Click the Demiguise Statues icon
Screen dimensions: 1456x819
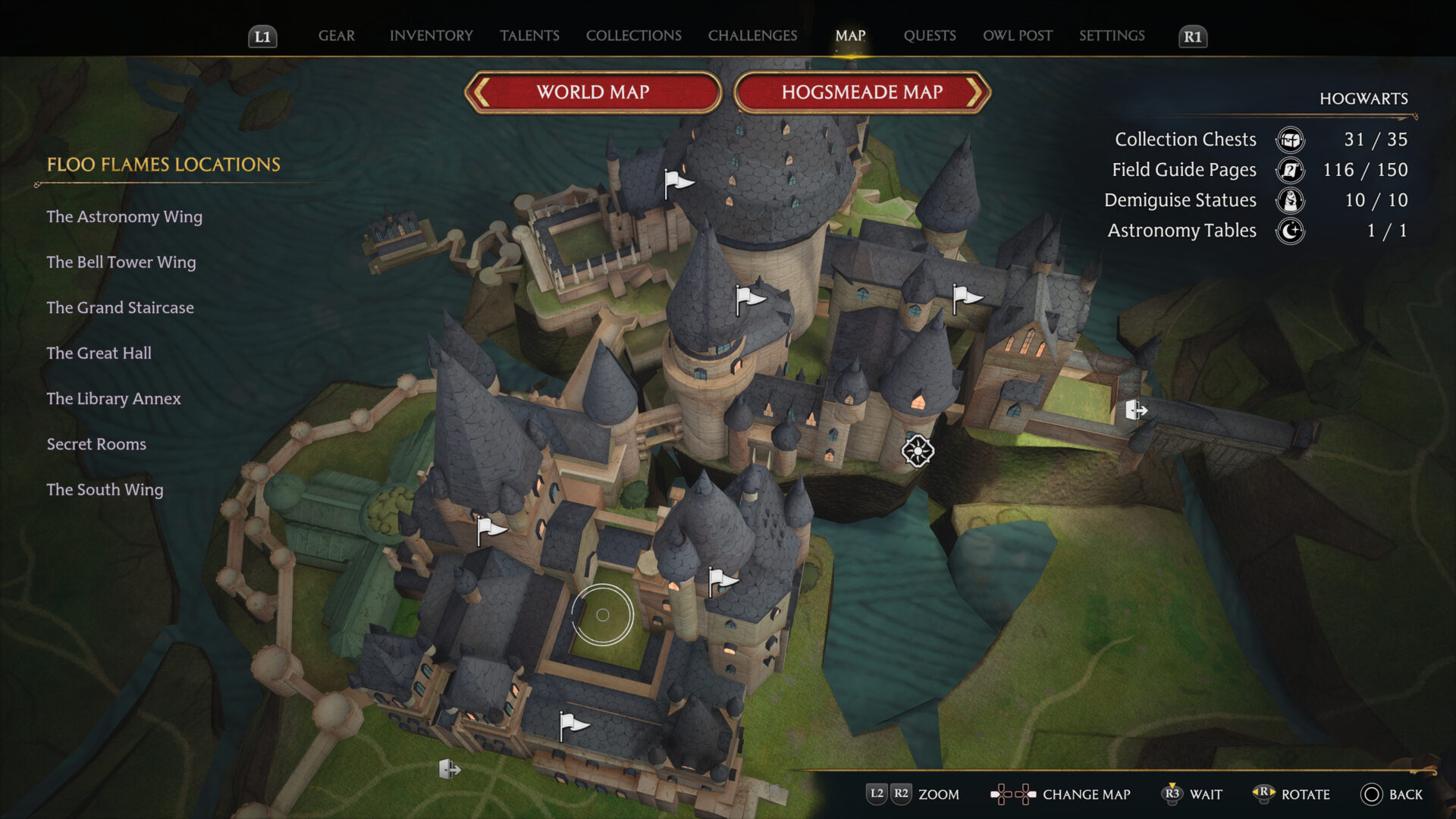click(1290, 201)
